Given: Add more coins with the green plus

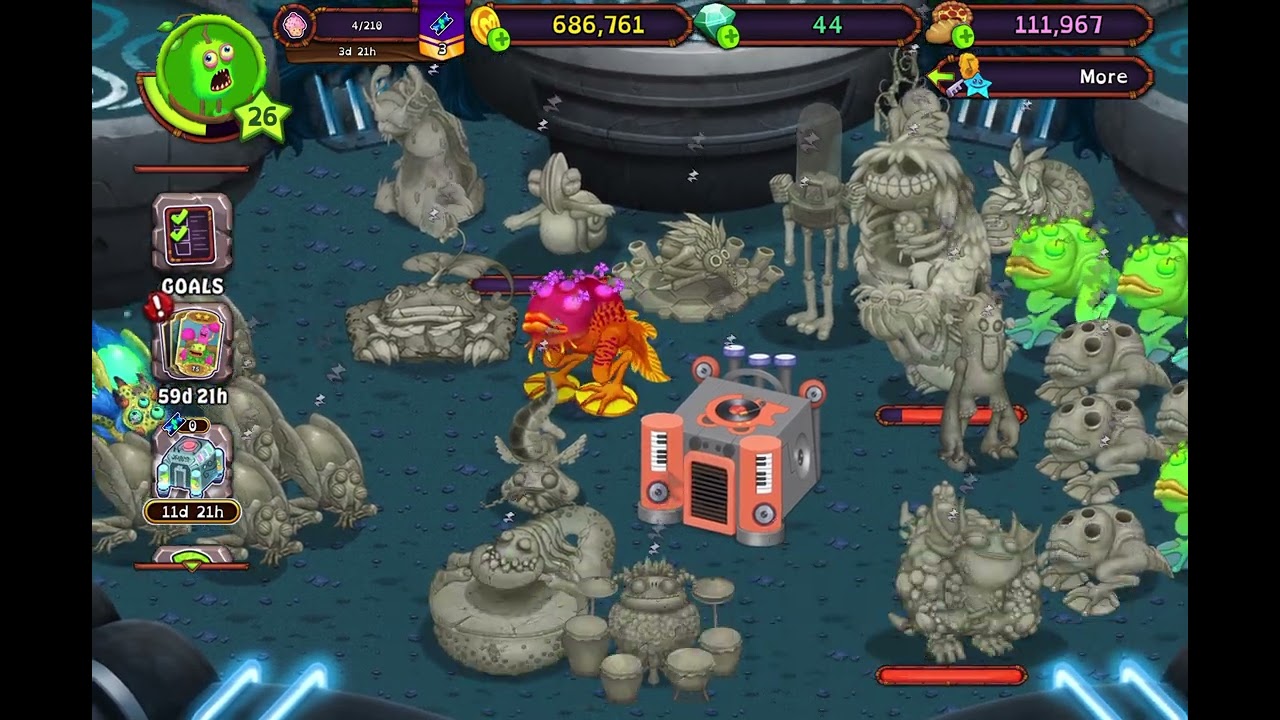Looking at the screenshot, I should click(x=499, y=39).
